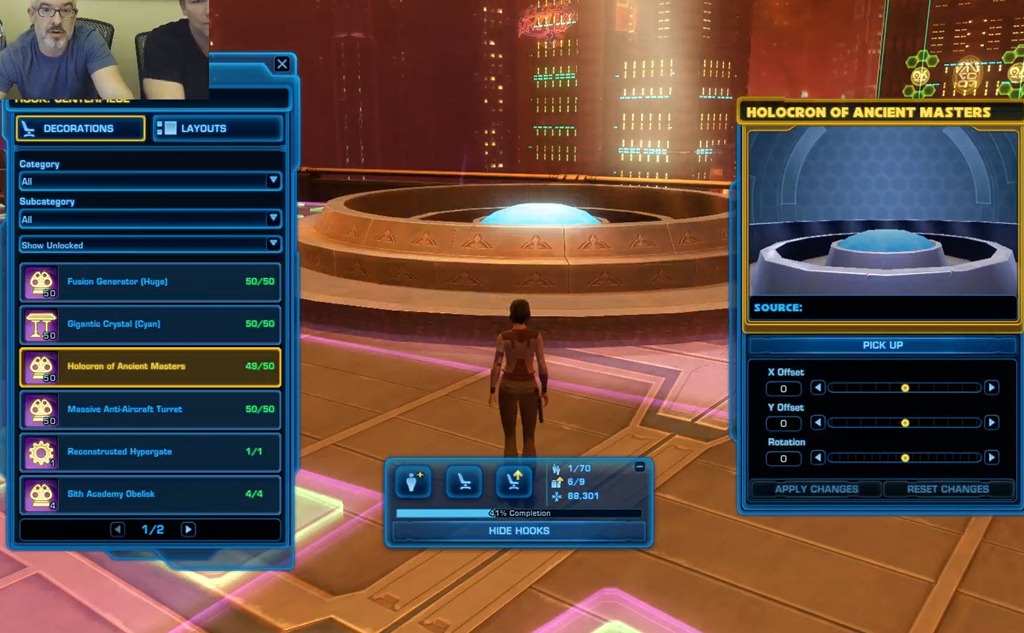Viewport: 1024px width, 633px height.
Task: Choose the Gigantic Crystal (Cyan) row
Action: pos(150,324)
